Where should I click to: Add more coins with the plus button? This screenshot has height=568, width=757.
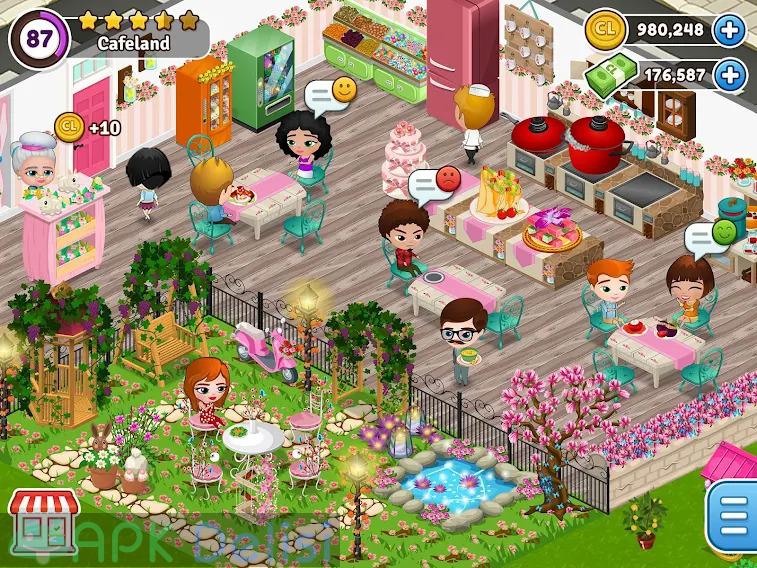730,30
